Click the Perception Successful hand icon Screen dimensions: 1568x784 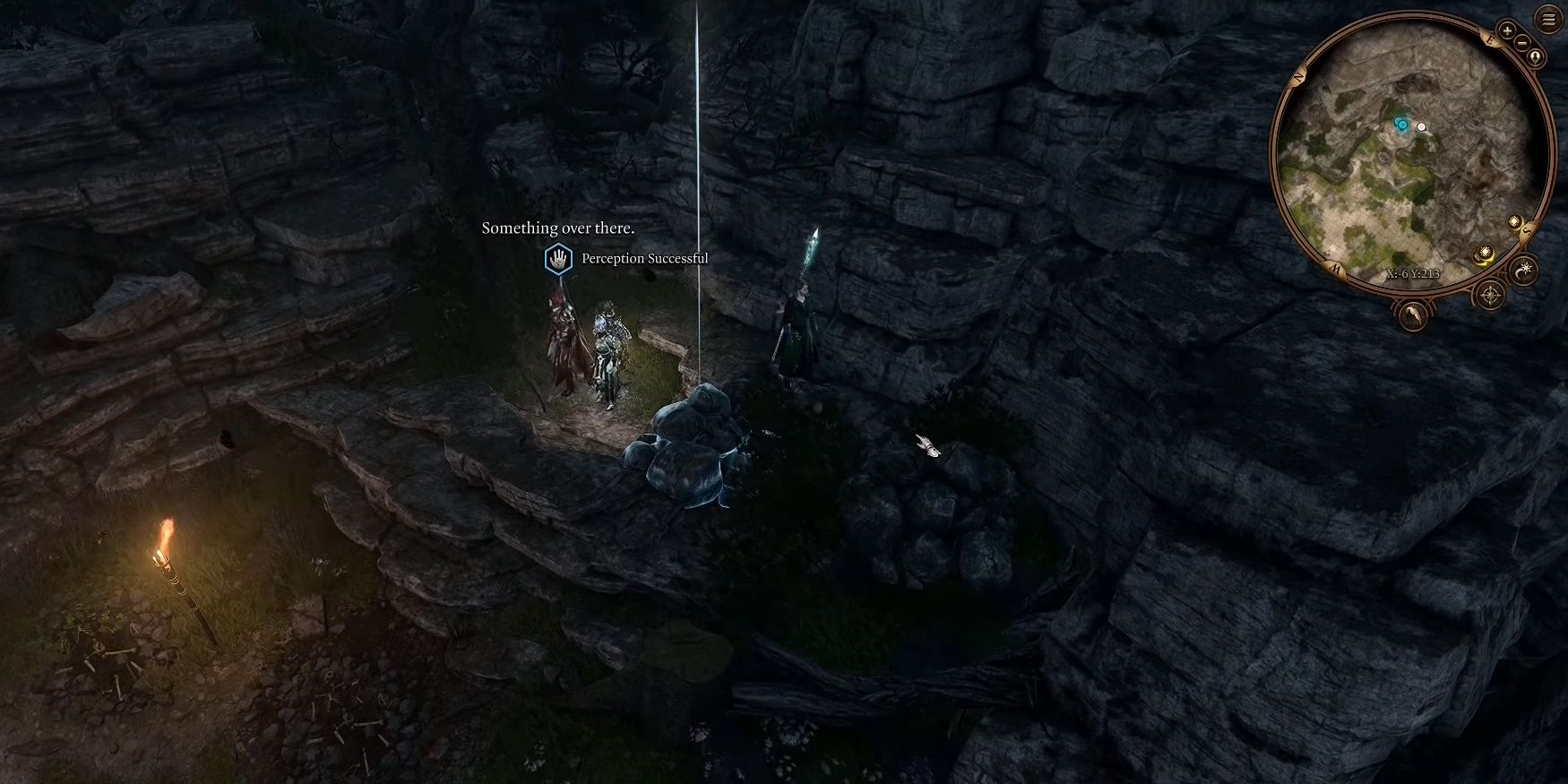tap(556, 258)
